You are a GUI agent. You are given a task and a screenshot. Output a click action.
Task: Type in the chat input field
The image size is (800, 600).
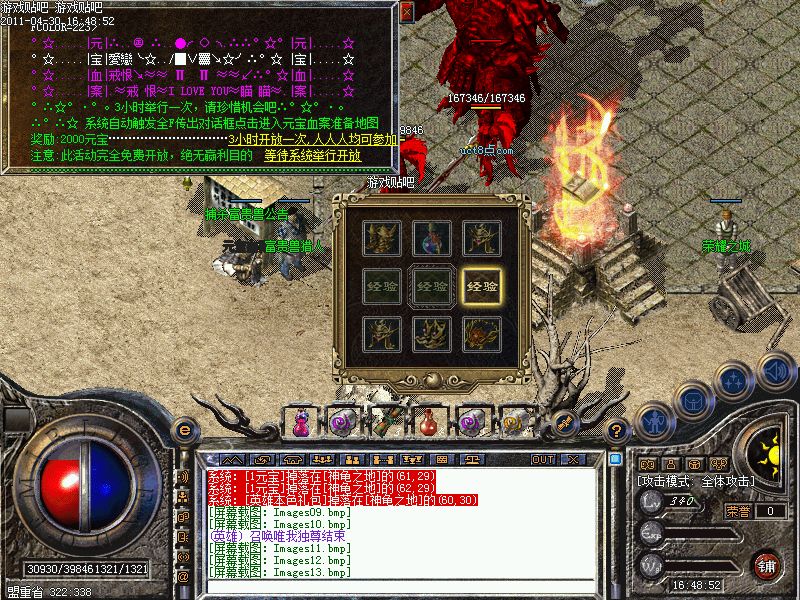coord(400,587)
